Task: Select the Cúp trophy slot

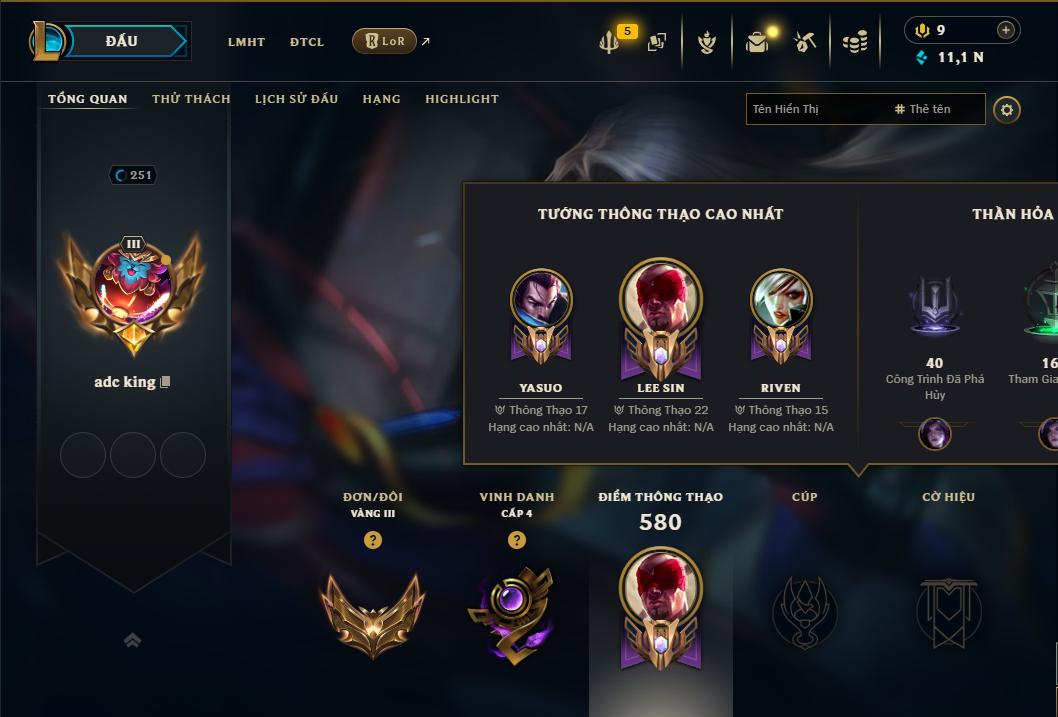Action: (804, 611)
